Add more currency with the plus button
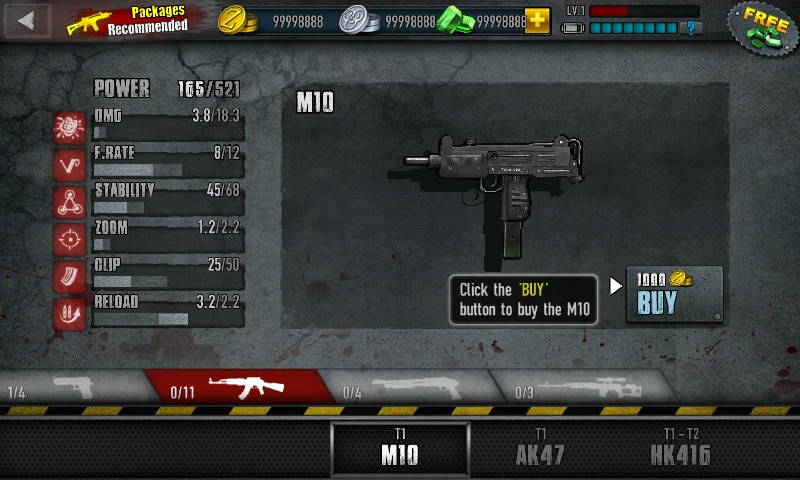Screen dimensions: 800x480 point(537,20)
